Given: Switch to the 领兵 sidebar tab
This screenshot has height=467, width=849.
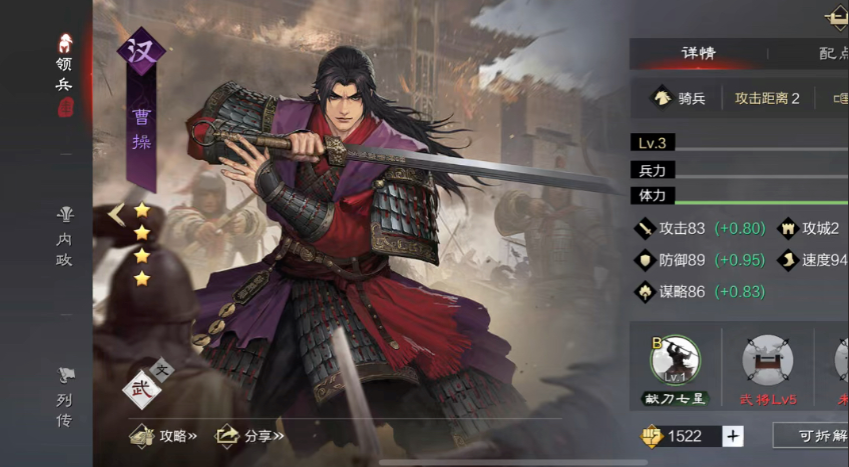Looking at the screenshot, I should tap(65, 75).
